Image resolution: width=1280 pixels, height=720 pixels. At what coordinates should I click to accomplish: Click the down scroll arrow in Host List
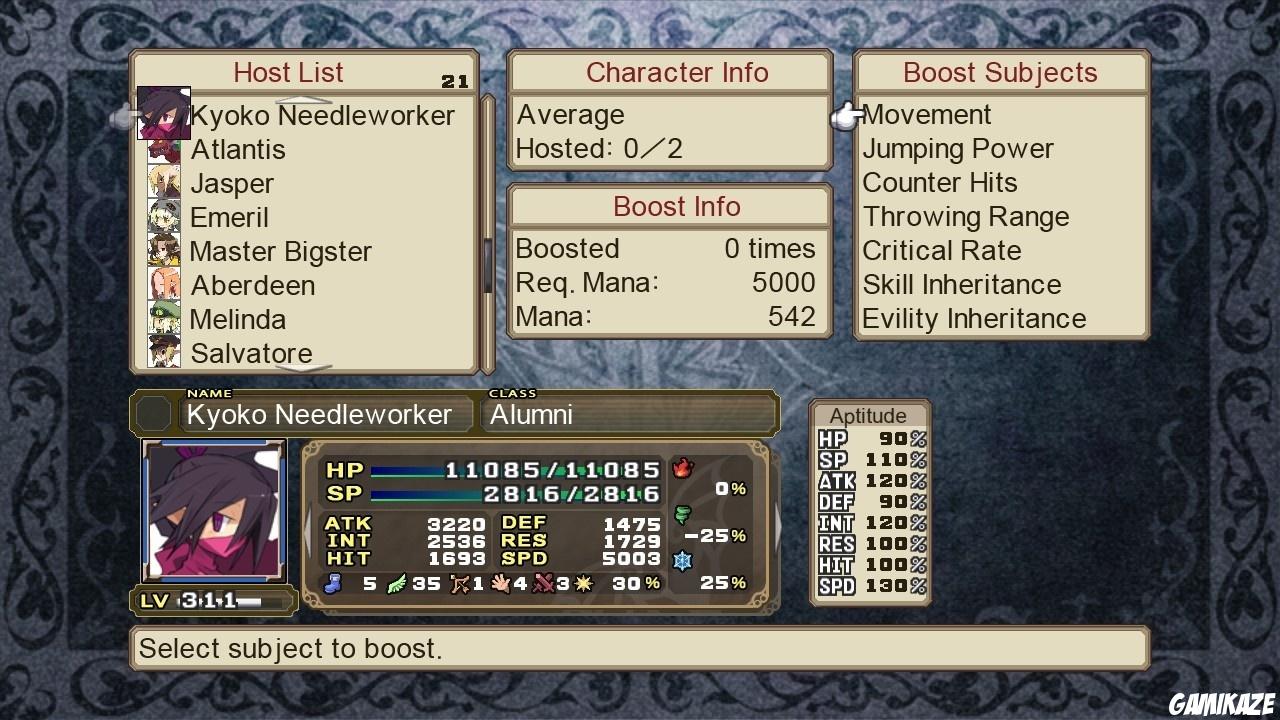point(305,368)
